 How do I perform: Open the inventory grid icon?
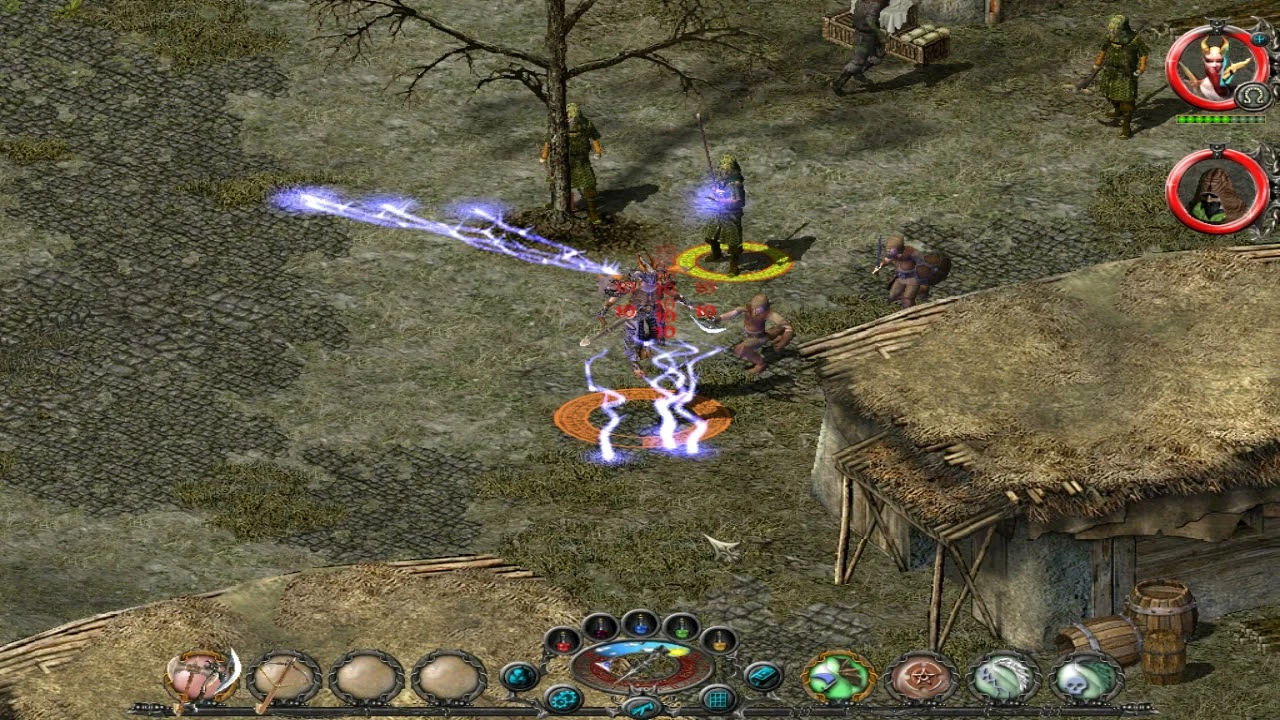click(x=719, y=698)
